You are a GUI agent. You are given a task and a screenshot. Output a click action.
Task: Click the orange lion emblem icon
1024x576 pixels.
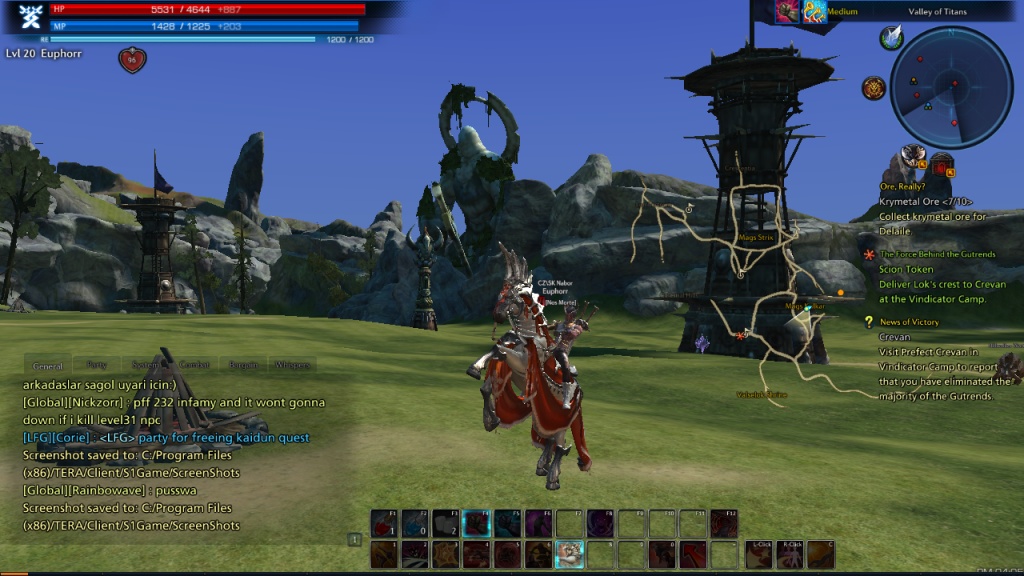tap(874, 88)
